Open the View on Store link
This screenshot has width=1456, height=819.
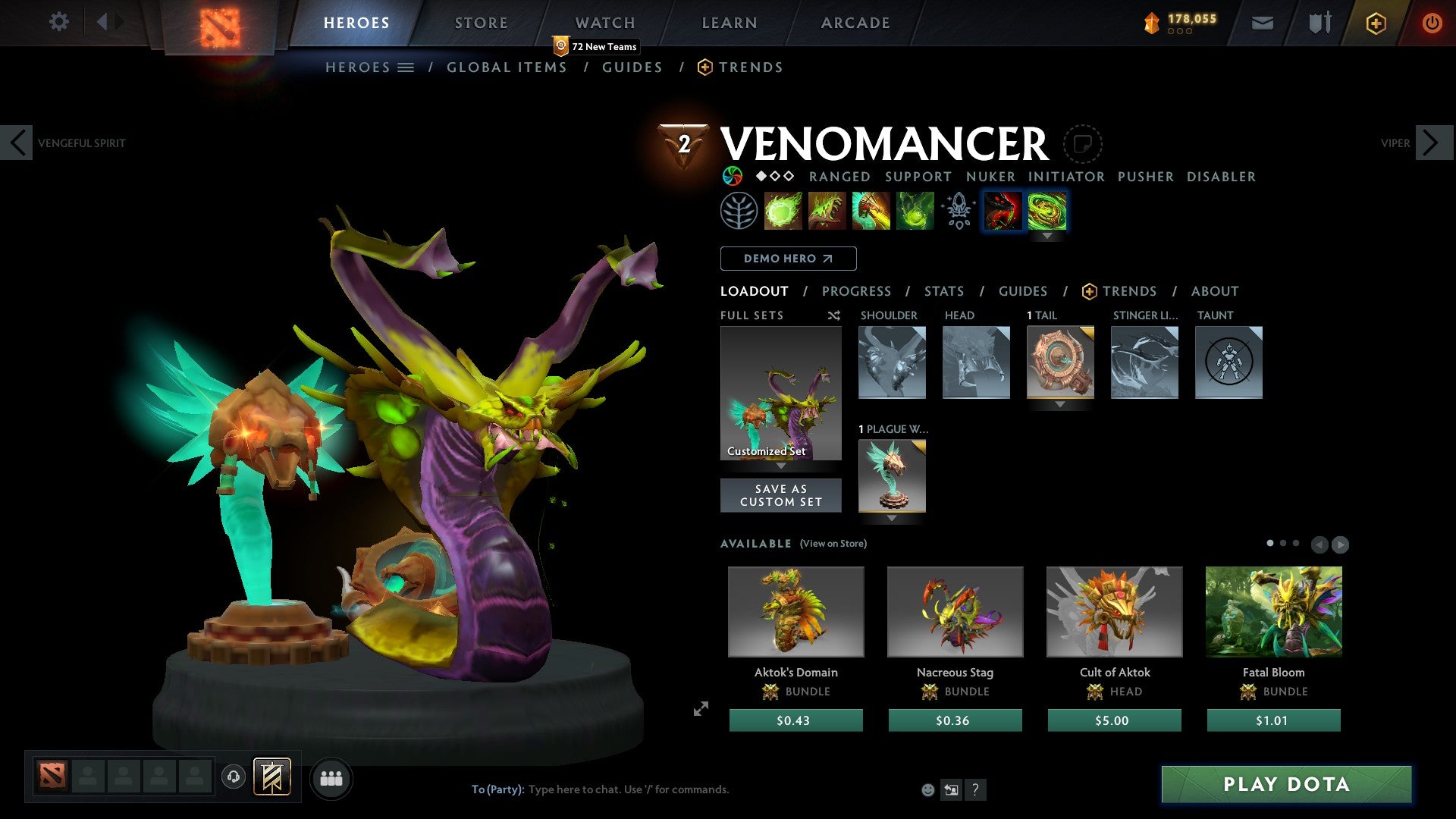(x=835, y=544)
